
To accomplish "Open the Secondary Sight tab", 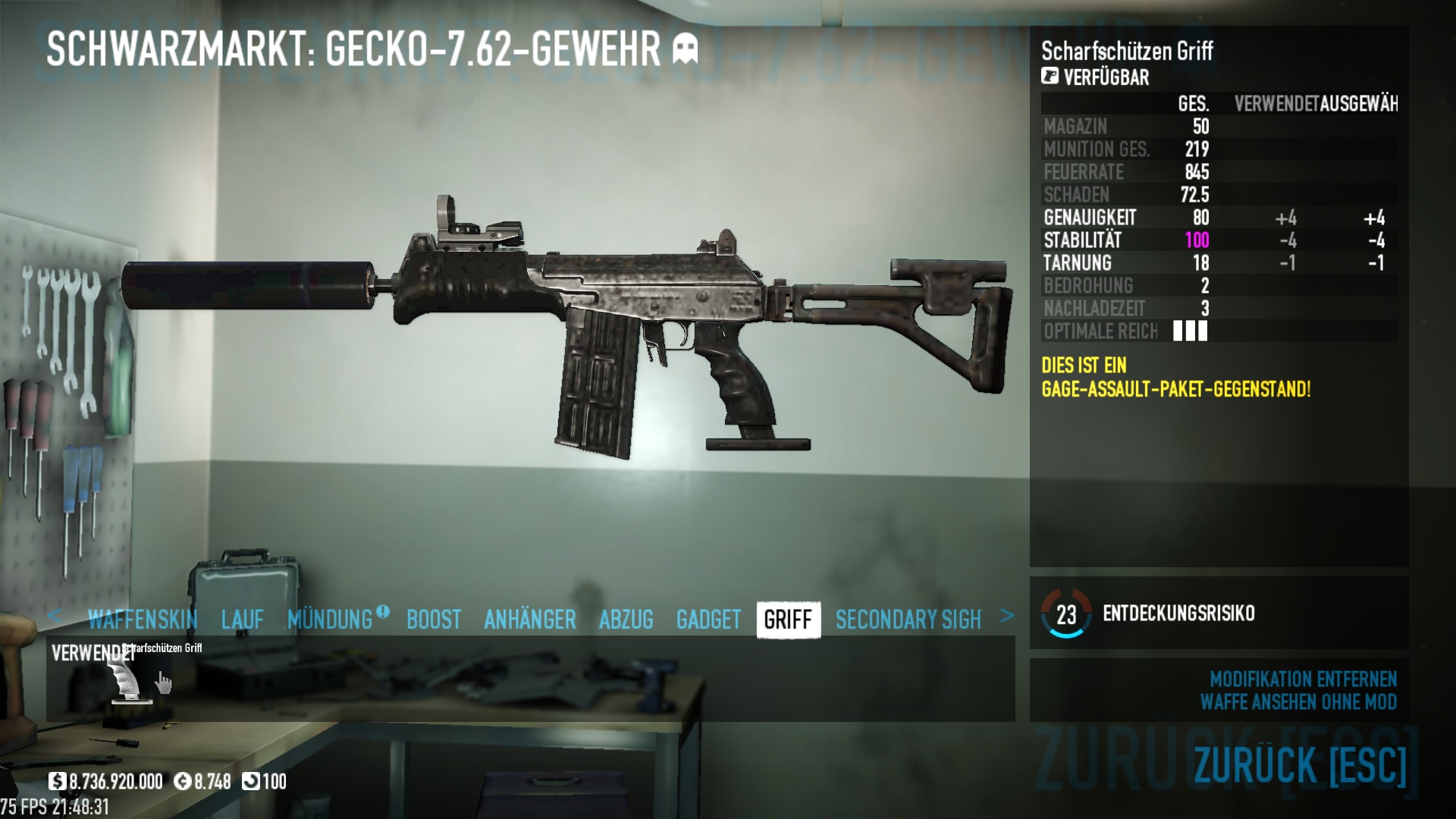I will pyautogui.click(x=908, y=620).
